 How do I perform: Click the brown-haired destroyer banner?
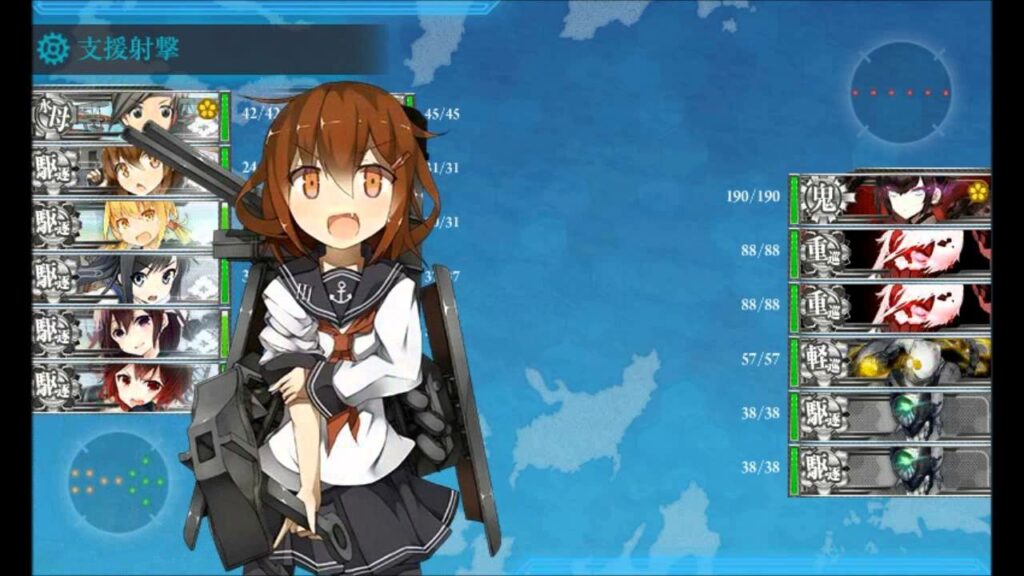126,171
